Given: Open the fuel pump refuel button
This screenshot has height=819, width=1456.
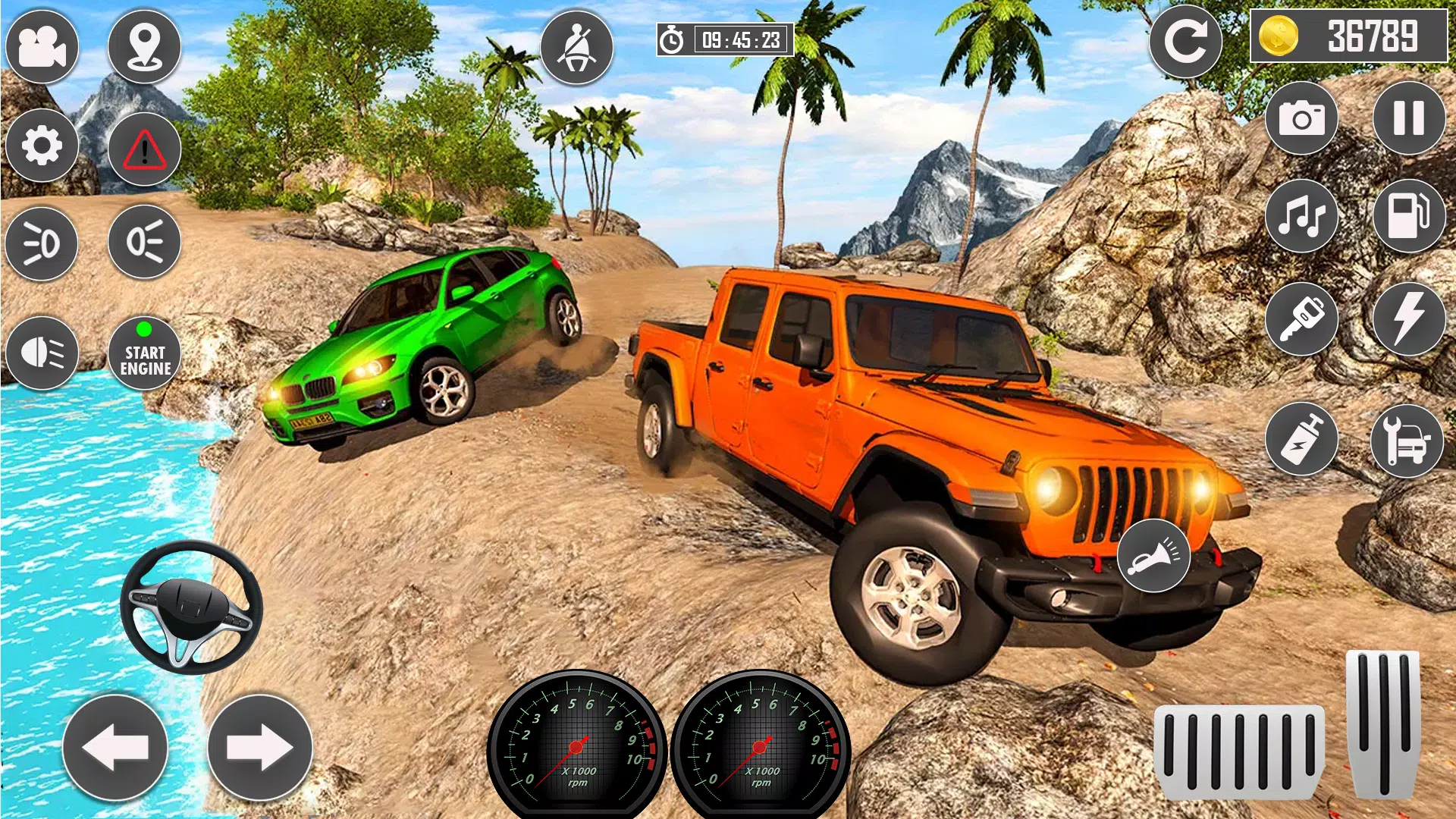Looking at the screenshot, I should 1408,217.
